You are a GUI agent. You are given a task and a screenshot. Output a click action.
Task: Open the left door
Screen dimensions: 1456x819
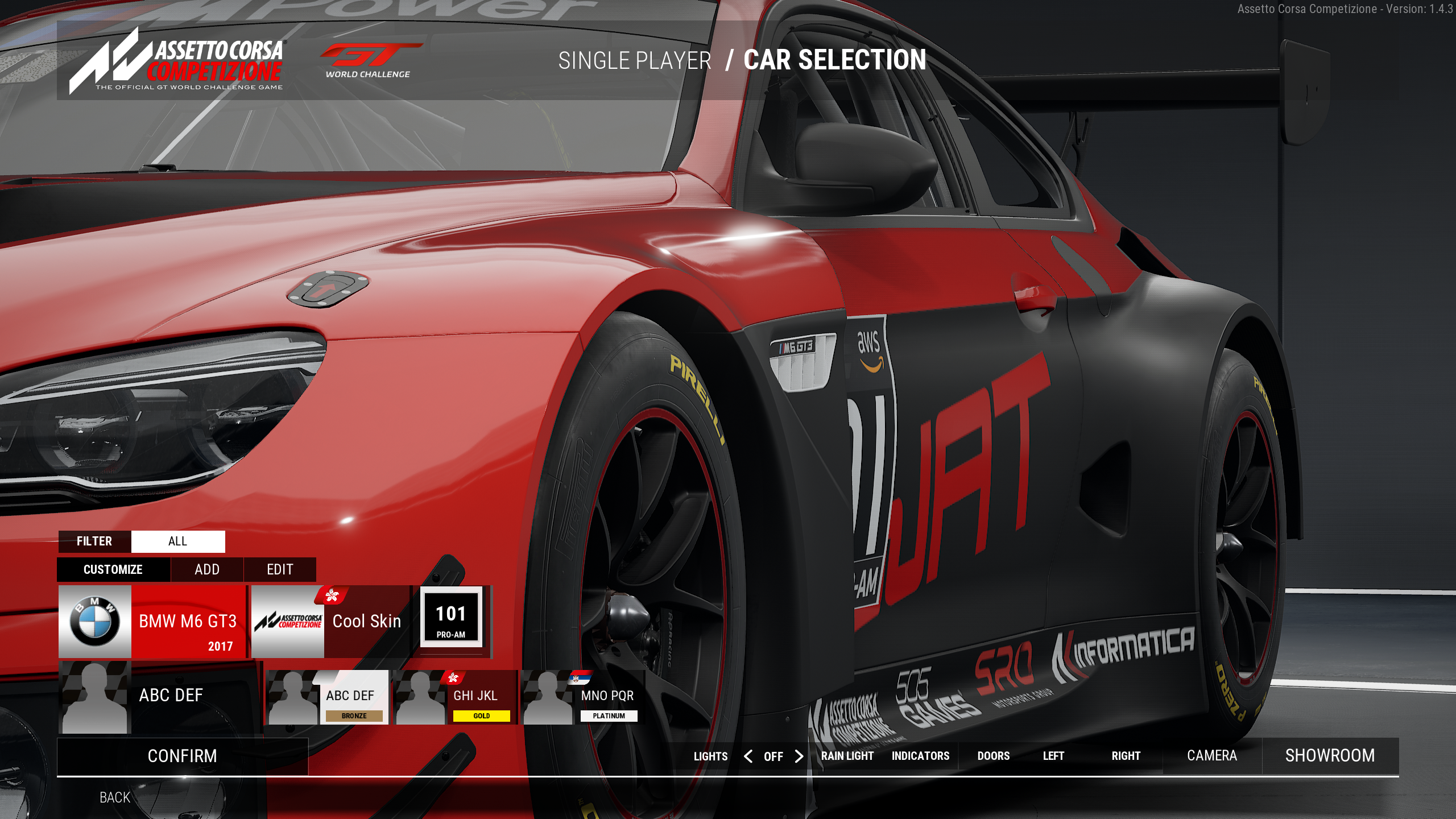click(1053, 756)
